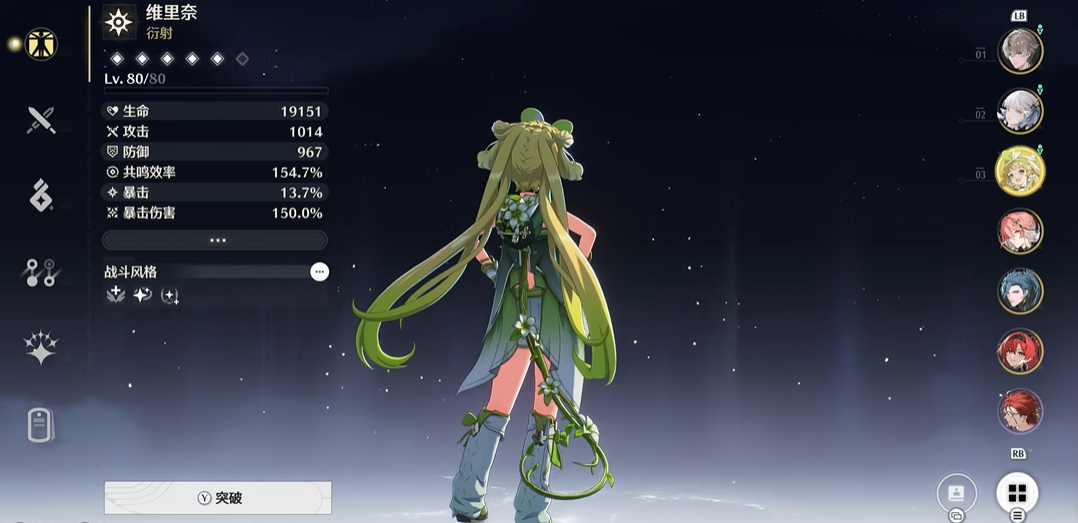The width and height of the screenshot is (1078, 523).
Task: Click the round portrait card button
Action: pyautogui.click(x=956, y=493)
